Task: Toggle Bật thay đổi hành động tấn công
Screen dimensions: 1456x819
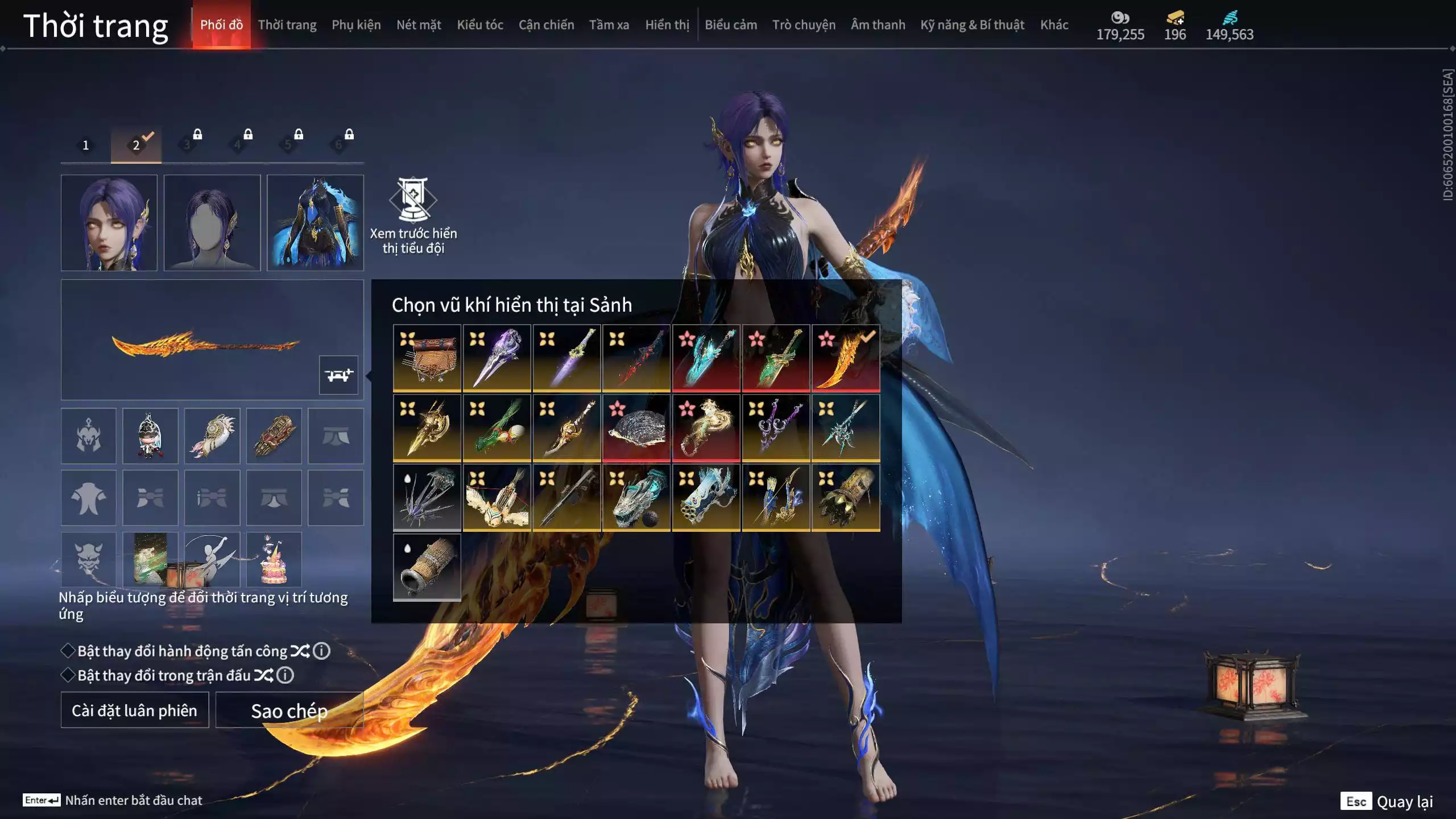Action: (68, 651)
